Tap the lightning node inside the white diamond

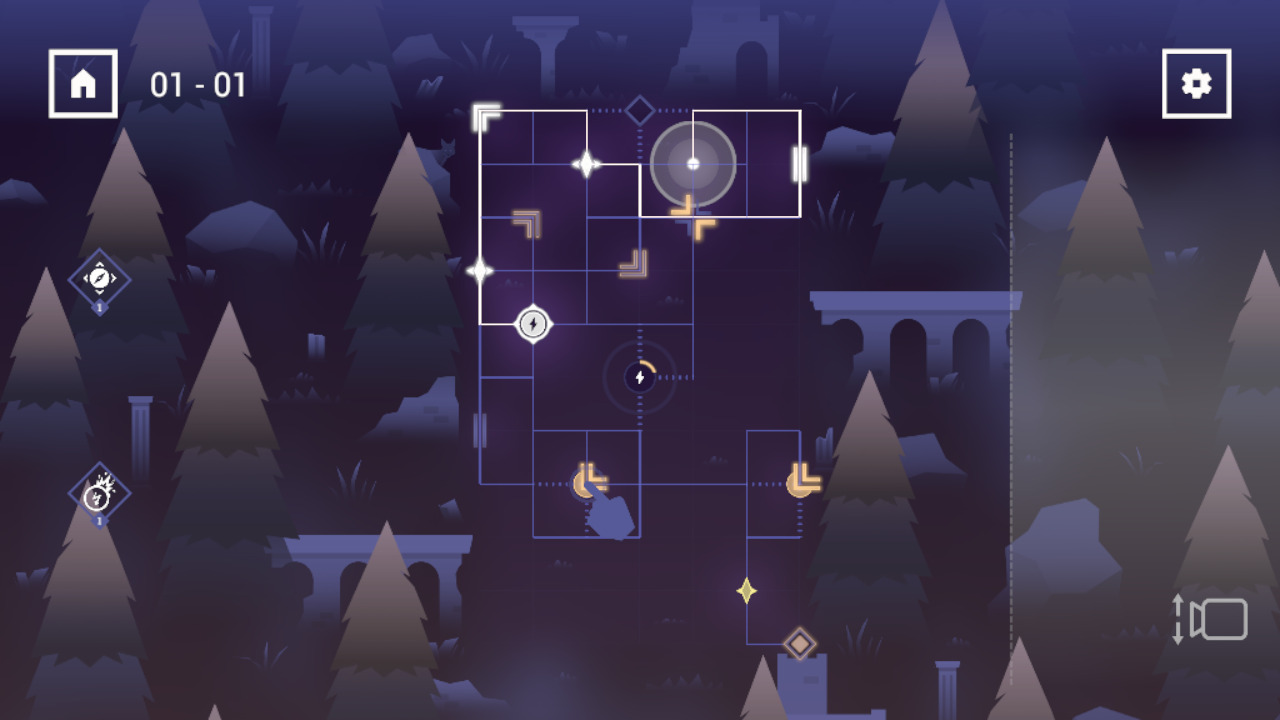click(533, 323)
